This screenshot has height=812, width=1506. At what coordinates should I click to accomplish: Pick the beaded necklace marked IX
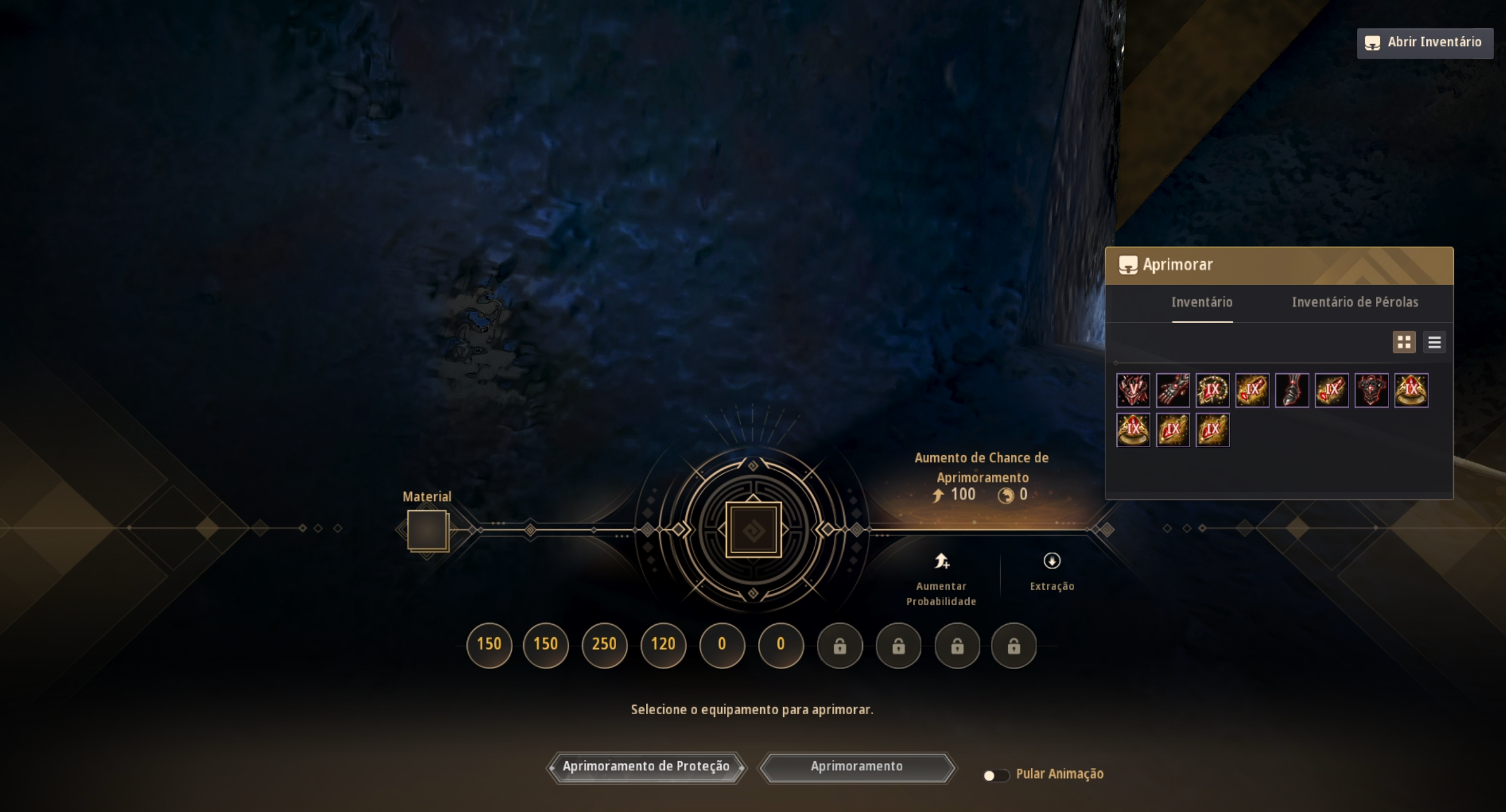point(1212,390)
